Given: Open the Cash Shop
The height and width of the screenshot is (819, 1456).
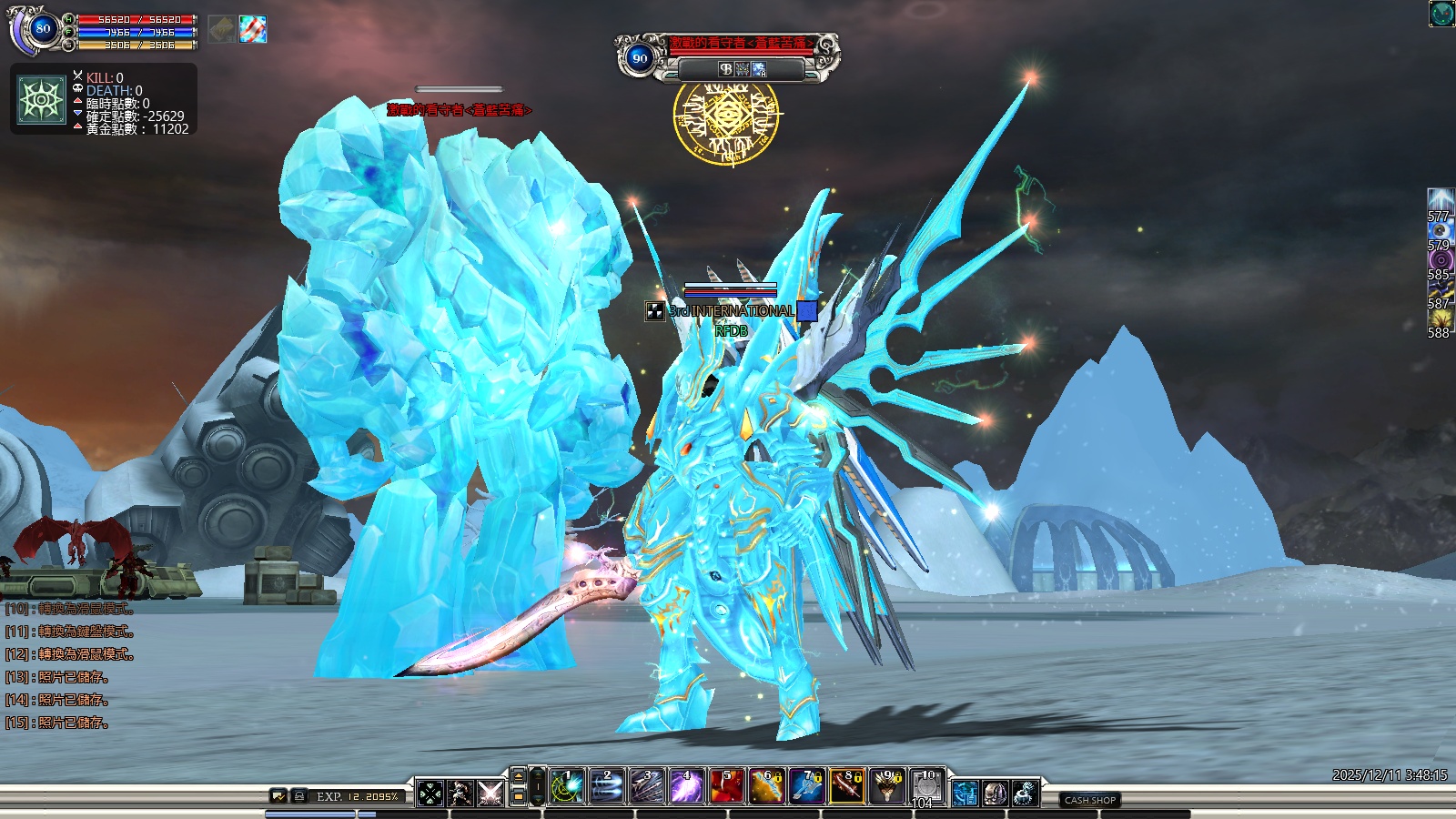Looking at the screenshot, I should [x=1089, y=800].
